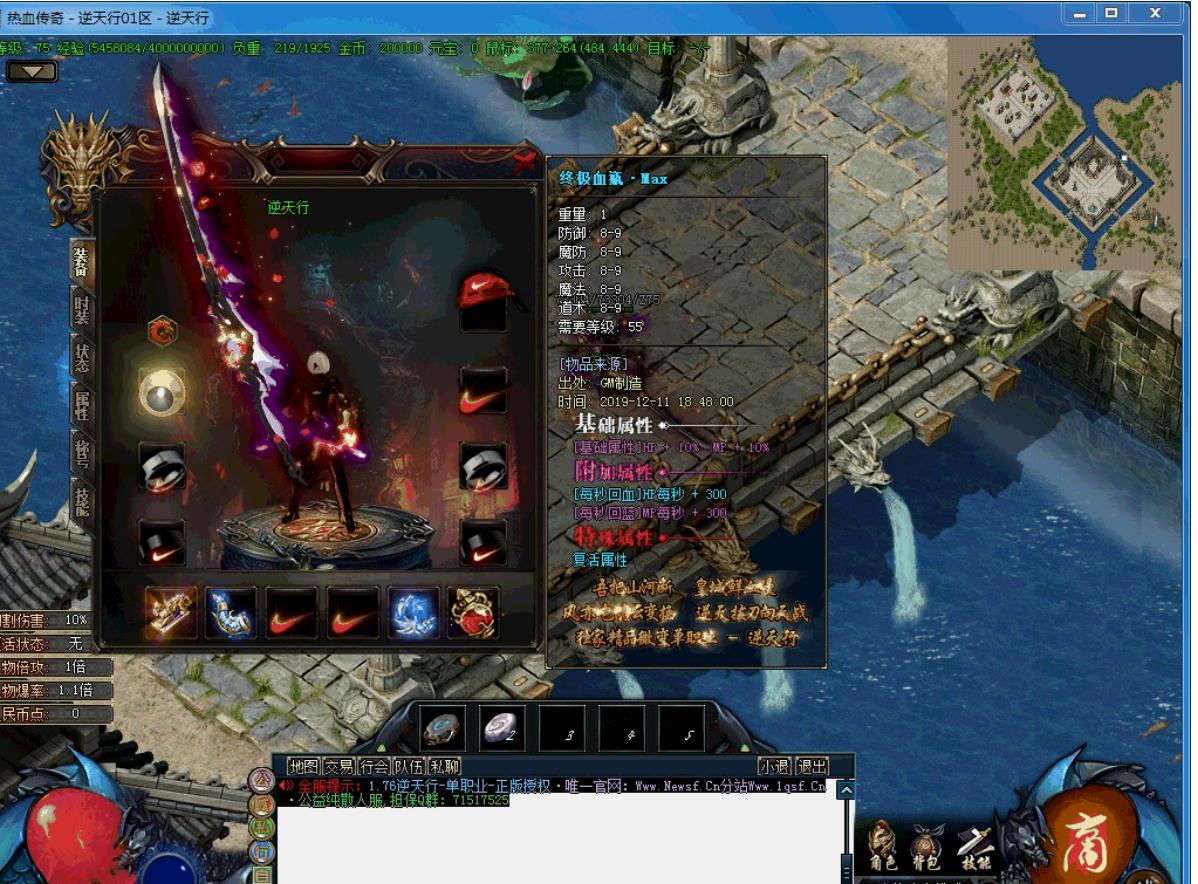Close the character equipment panel
Viewport: 1198px width, 884px height.
(523, 161)
